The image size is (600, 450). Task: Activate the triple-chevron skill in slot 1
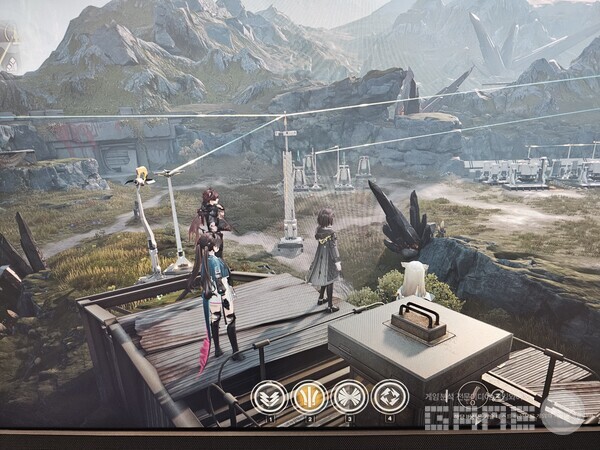(x=268, y=397)
